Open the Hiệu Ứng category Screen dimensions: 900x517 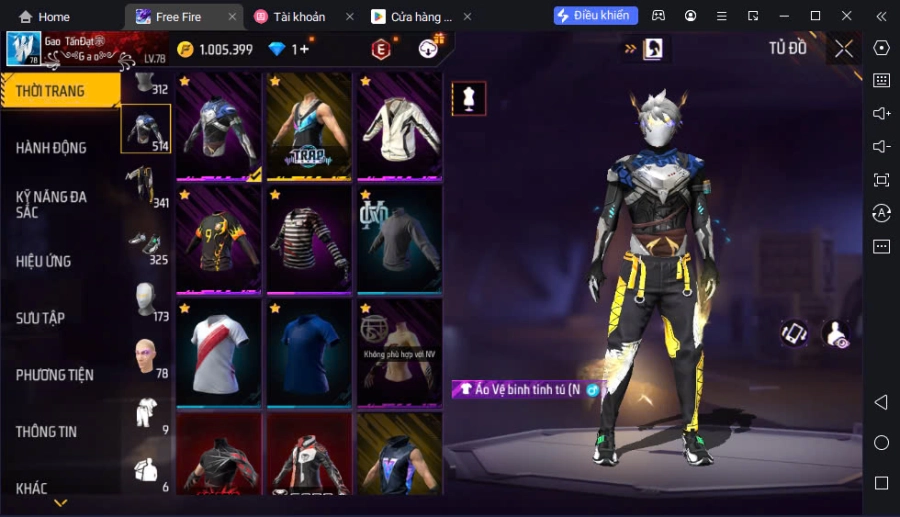(44, 261)
